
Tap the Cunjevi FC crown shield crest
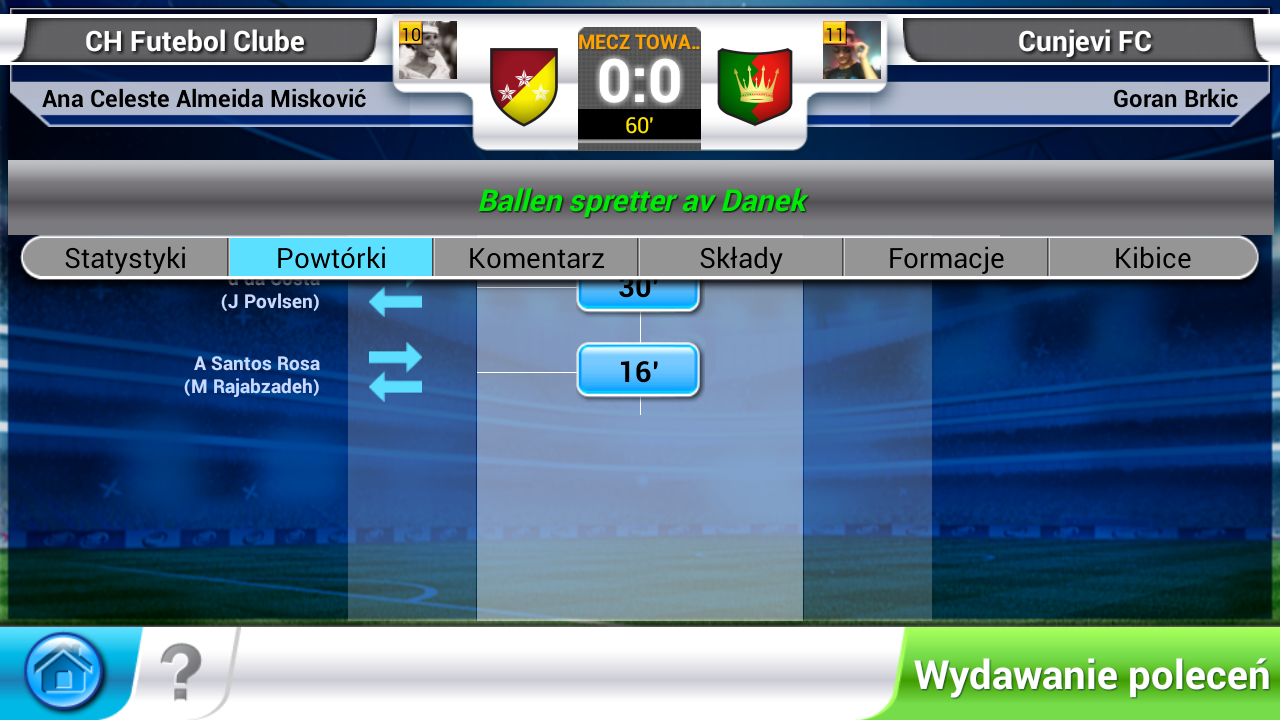pyautogui.click(x=756, y=85)
